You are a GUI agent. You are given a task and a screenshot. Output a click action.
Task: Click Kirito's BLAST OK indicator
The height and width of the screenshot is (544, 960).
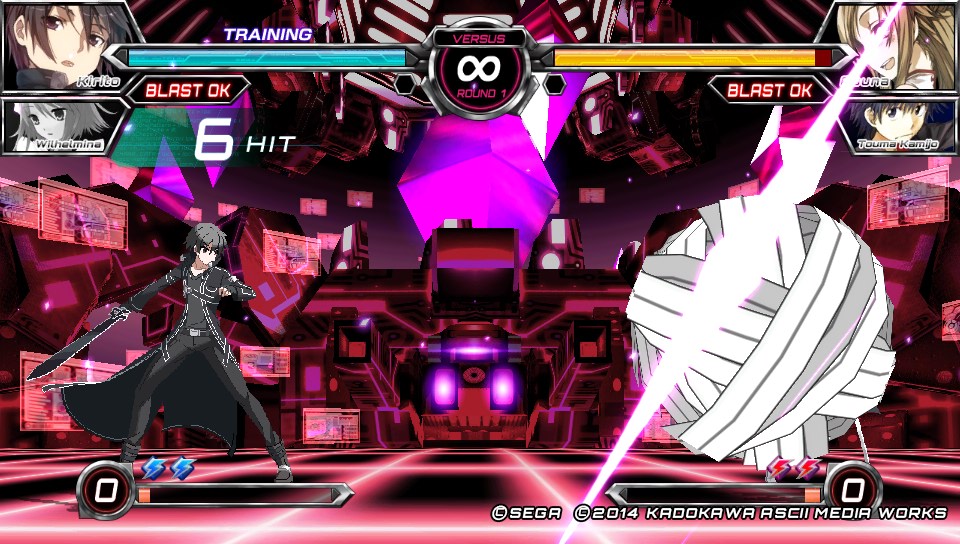click(x=188, y=91)
